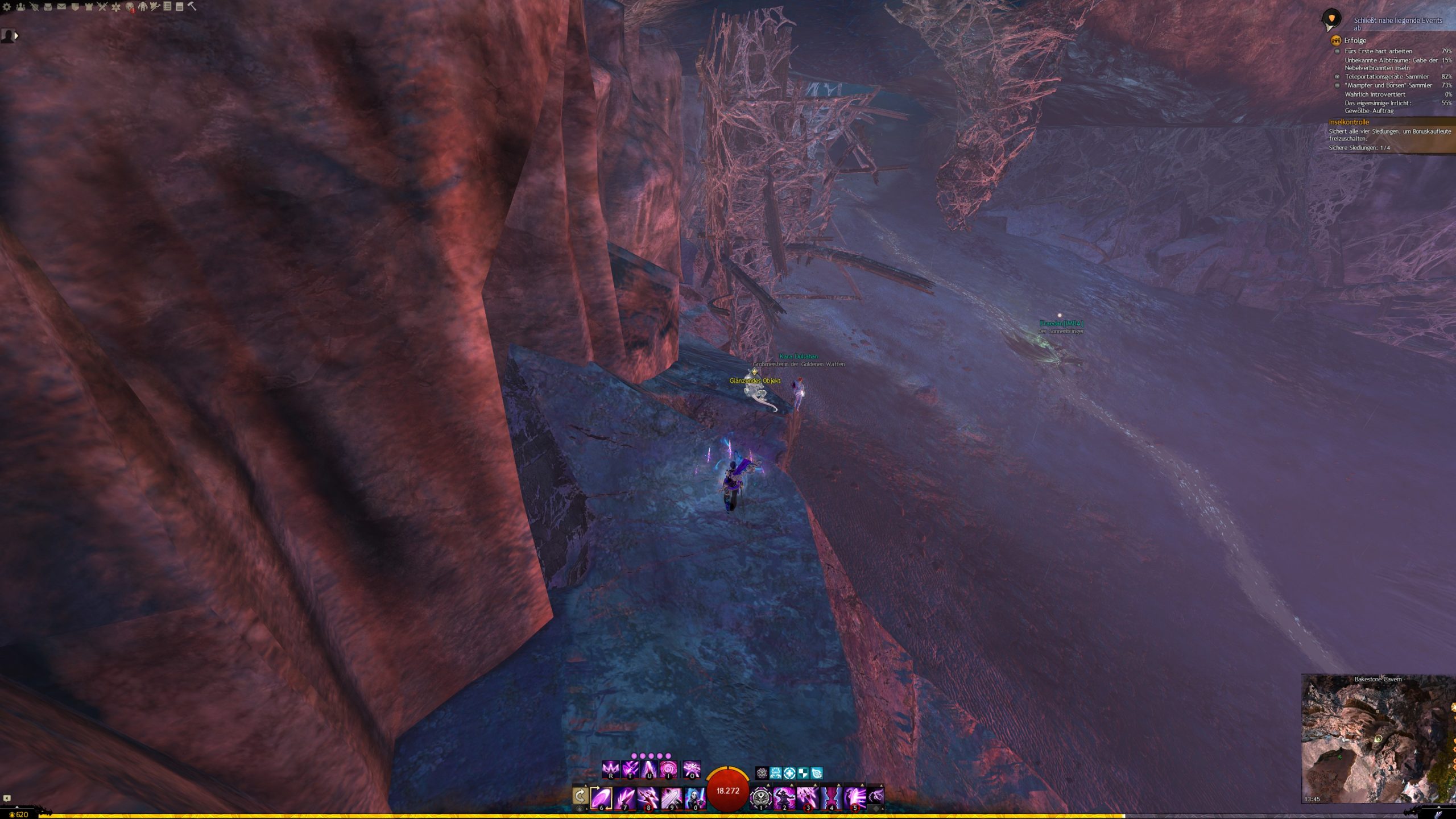Open the contacts and friends panel
Screen dimensions: 1456x819
[x=20, y=7]
